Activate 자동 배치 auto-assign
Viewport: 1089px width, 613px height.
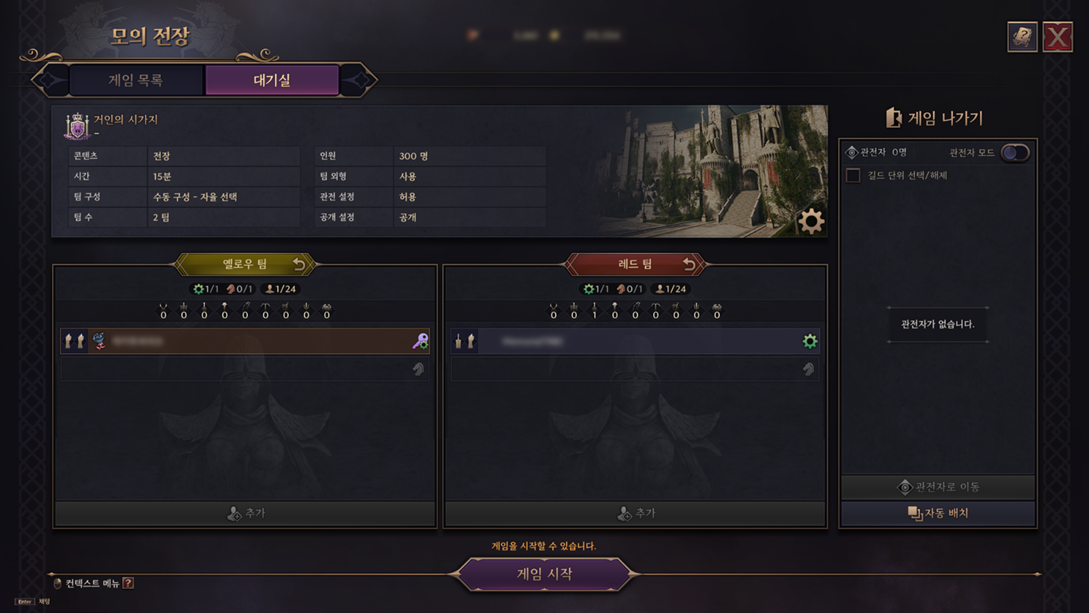(938, 513)
